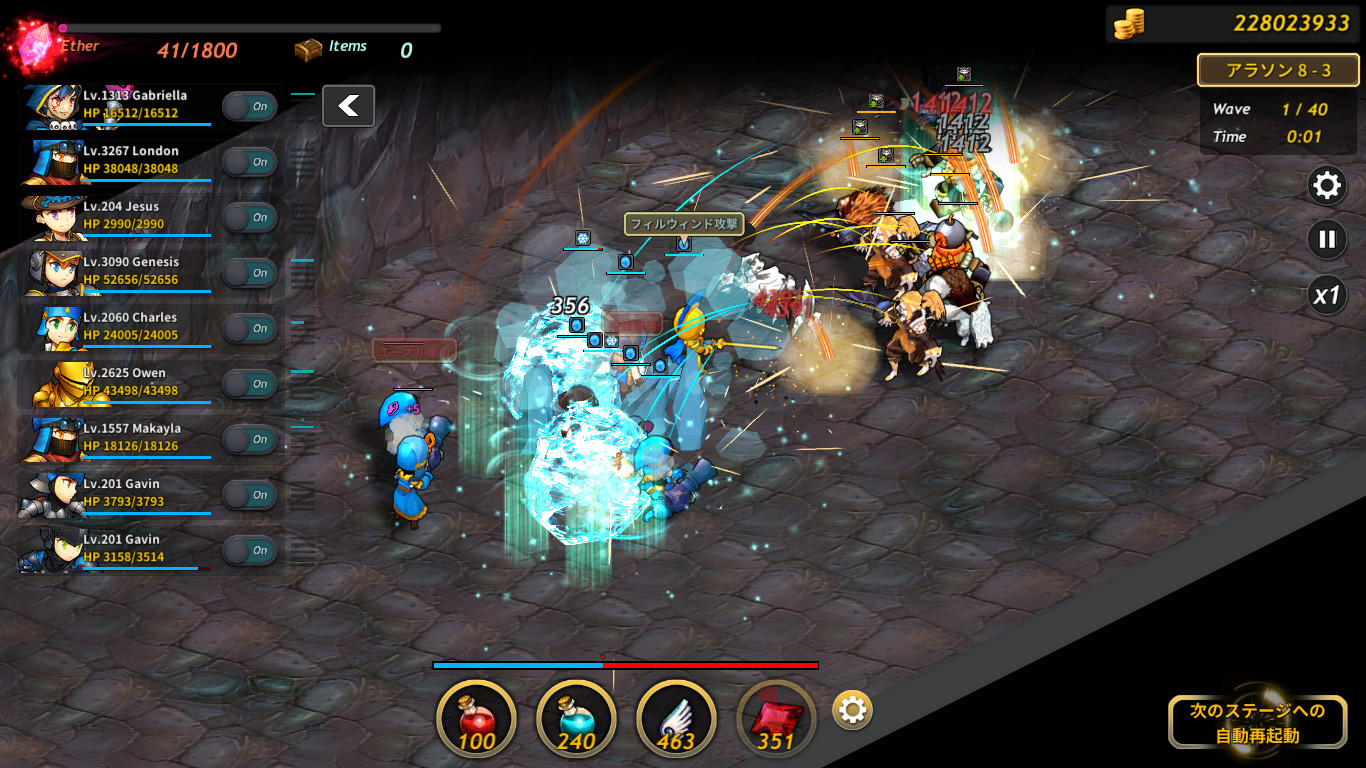Open the Items treasure chest
This screenshot has height=768, width=1366.
tap(308, 49)
